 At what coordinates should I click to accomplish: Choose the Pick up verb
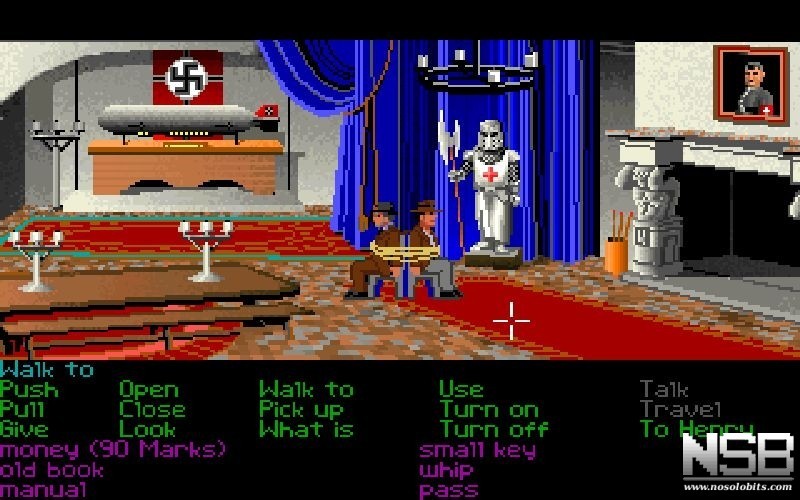(x=302, y=410)
